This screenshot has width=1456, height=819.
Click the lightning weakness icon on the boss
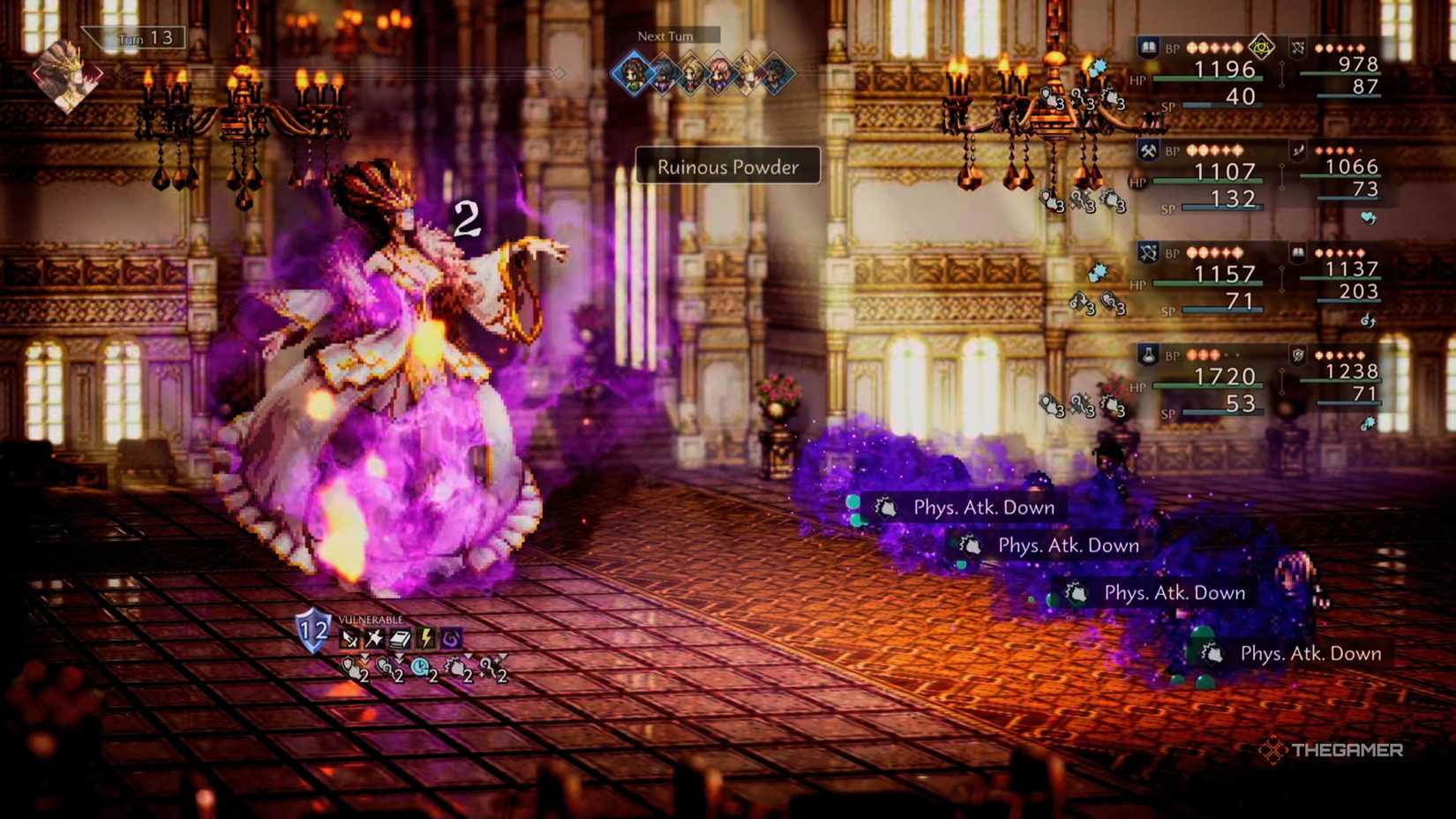coord(426,637)
